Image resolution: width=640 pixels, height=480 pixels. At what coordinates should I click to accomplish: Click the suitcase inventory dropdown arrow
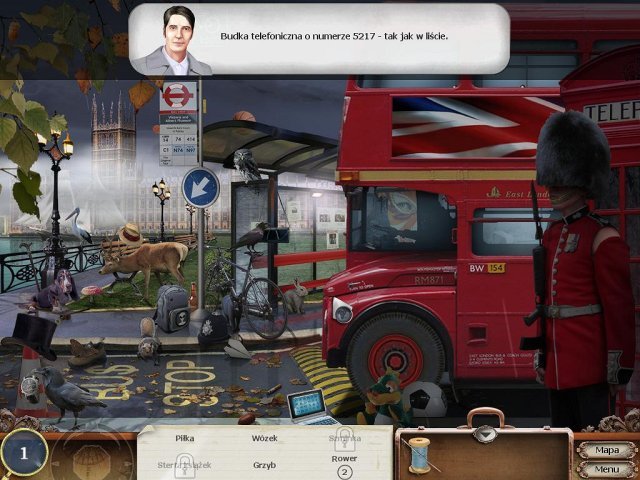click(485, 434)
